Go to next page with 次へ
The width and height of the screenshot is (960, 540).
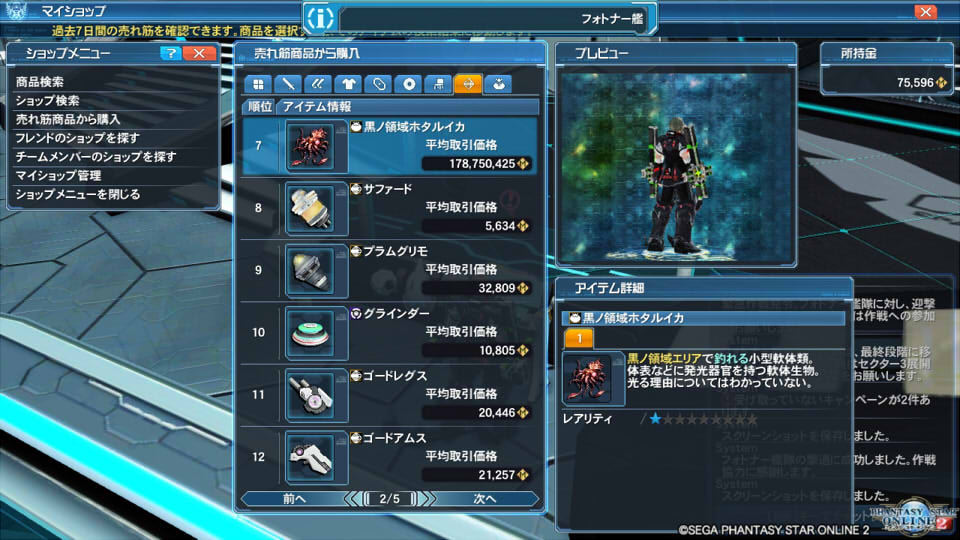point(485,498)
